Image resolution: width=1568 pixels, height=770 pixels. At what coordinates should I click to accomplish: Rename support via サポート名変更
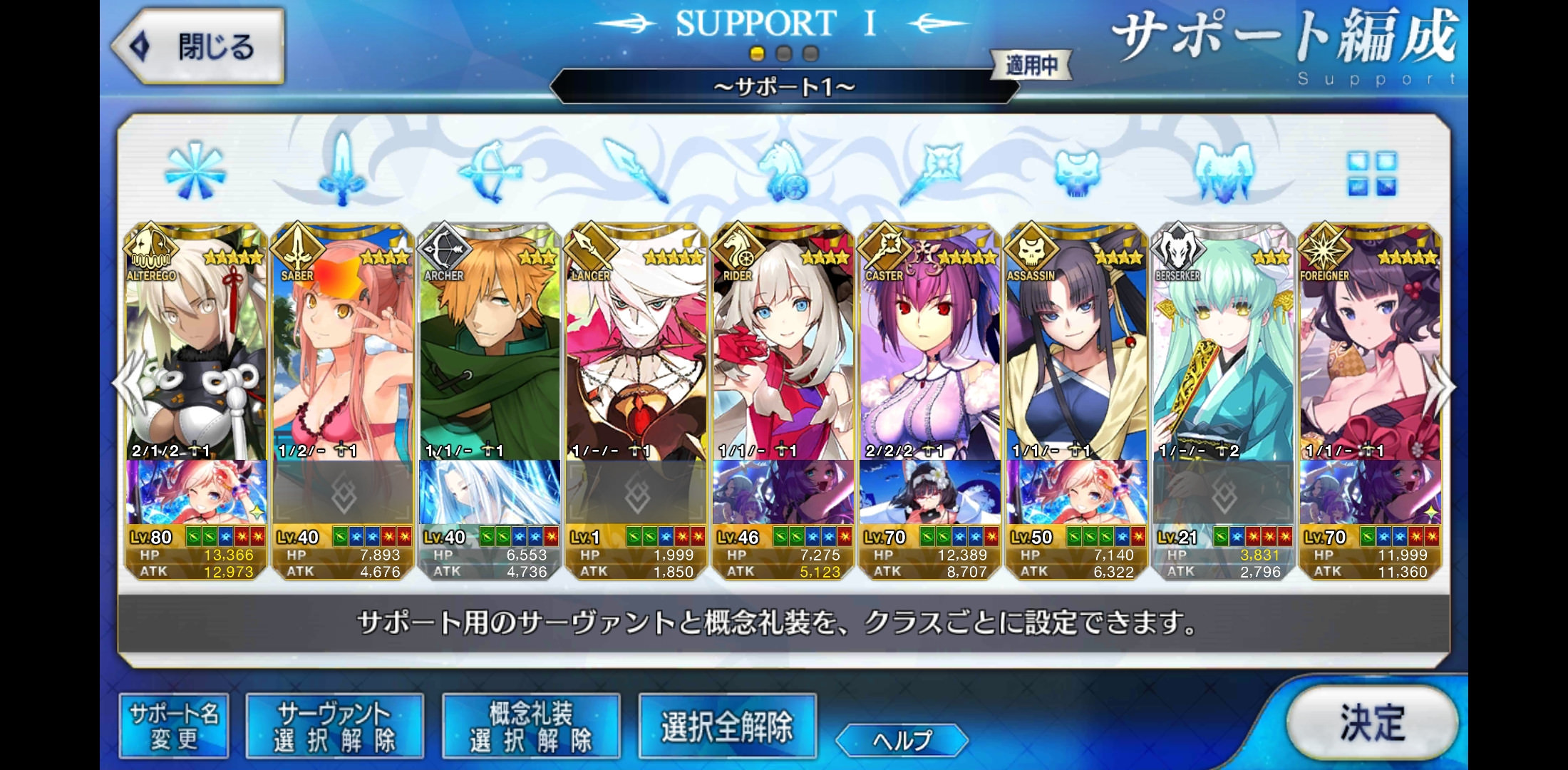[x=174, y=727]
